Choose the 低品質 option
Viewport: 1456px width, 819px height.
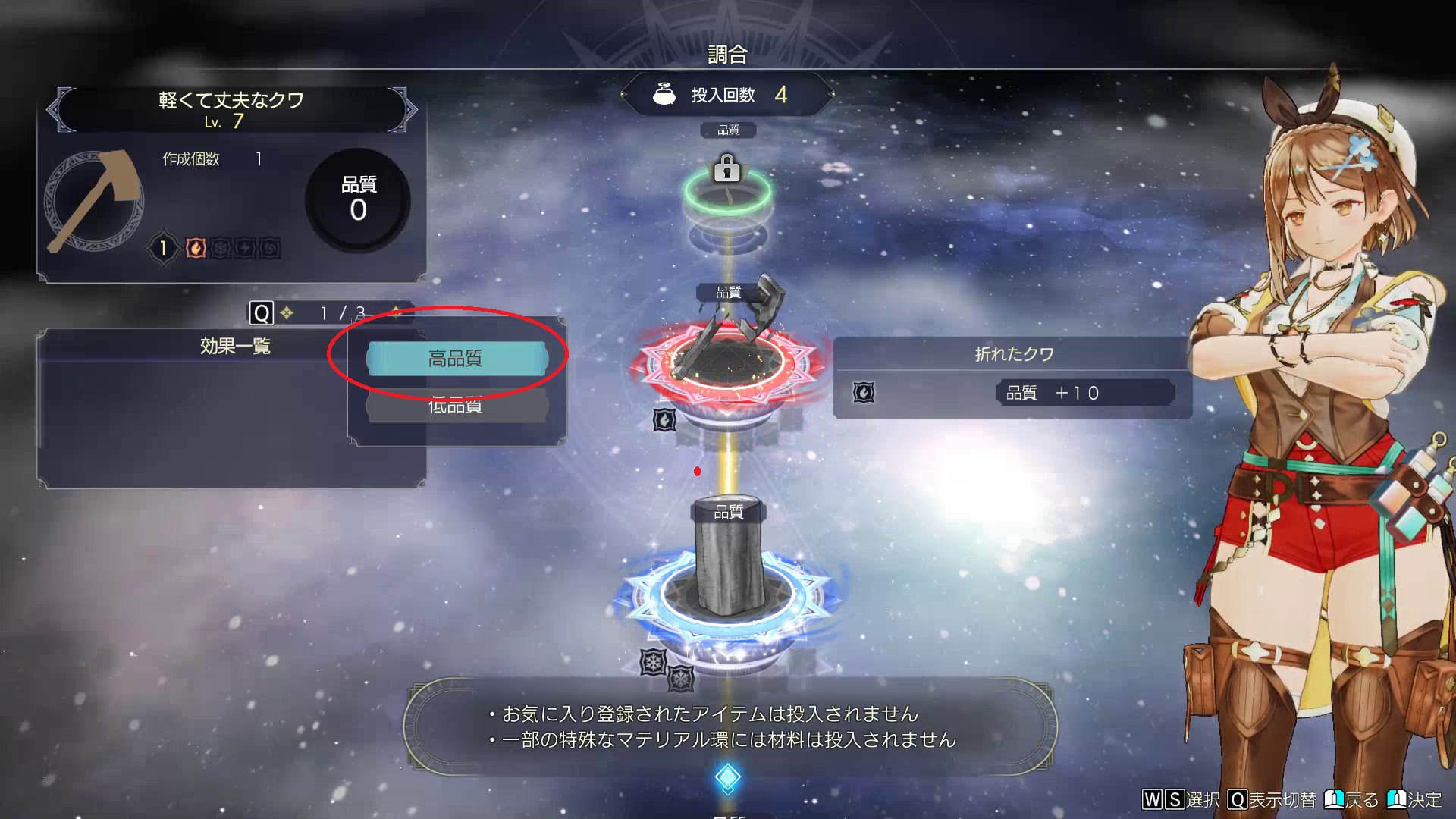(x=456, y=407)
